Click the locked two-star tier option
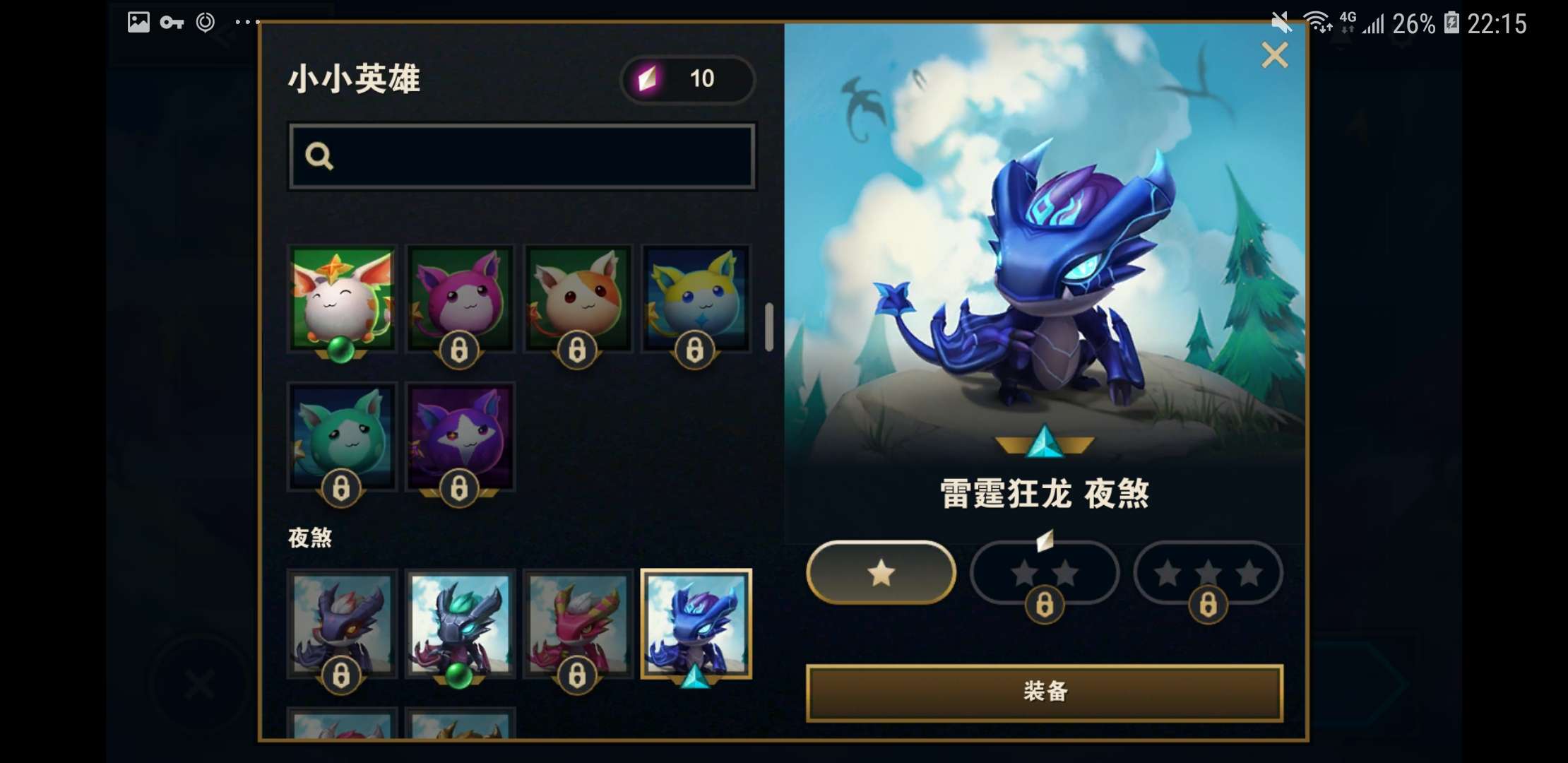The image size is (1568, 763). (1045, 573)
